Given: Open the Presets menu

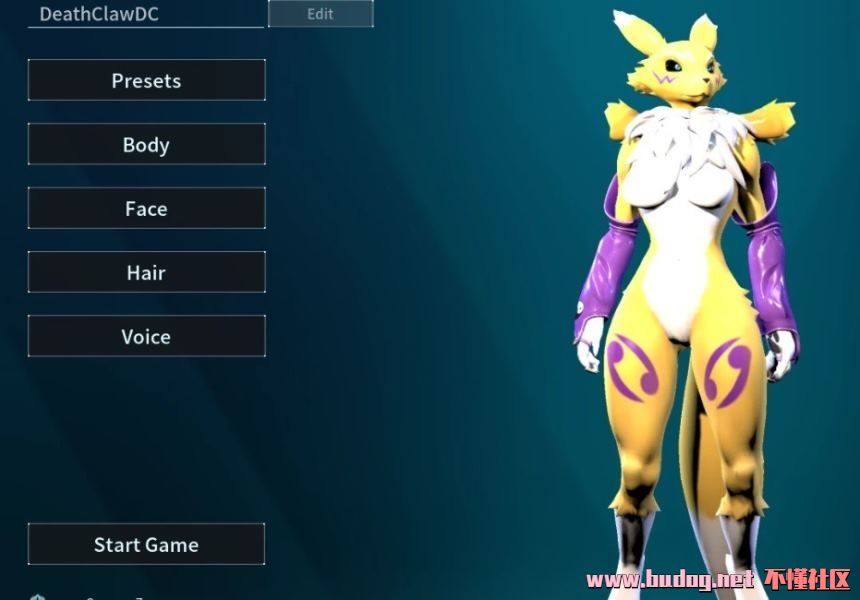Looking at the screenshot, I should pyautogui.click(x=146, y=81).
